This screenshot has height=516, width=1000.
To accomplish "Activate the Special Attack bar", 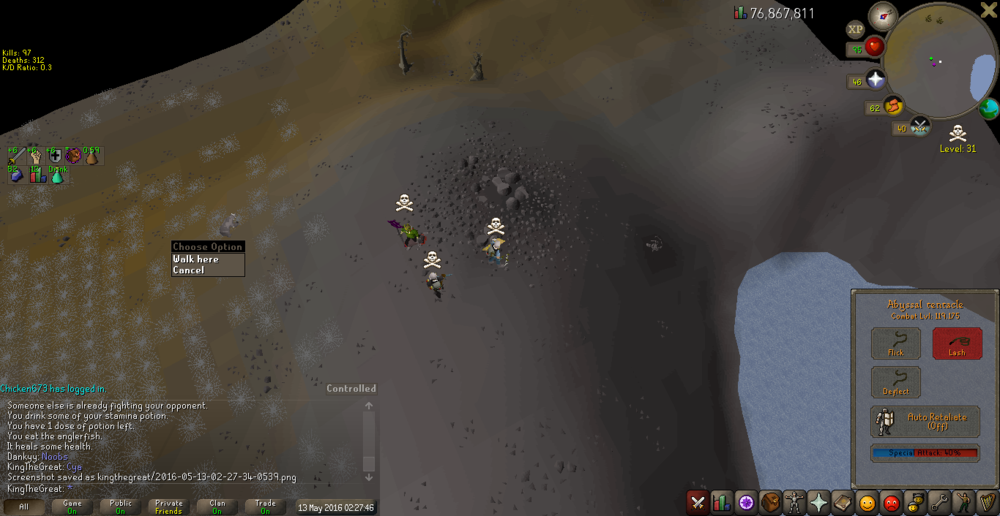I will [925, 453].
